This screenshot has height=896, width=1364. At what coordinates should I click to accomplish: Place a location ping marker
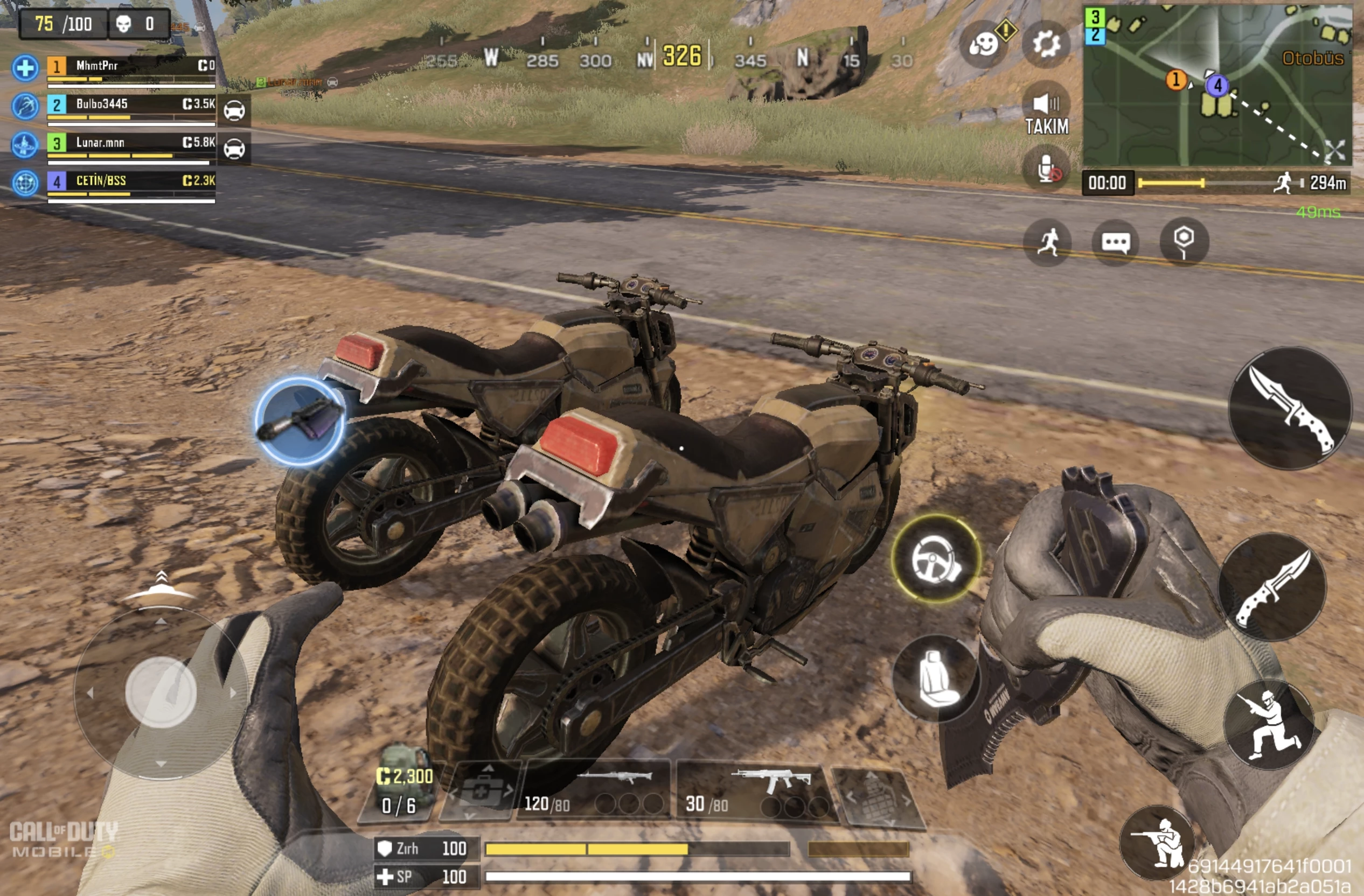point(1184,241)
